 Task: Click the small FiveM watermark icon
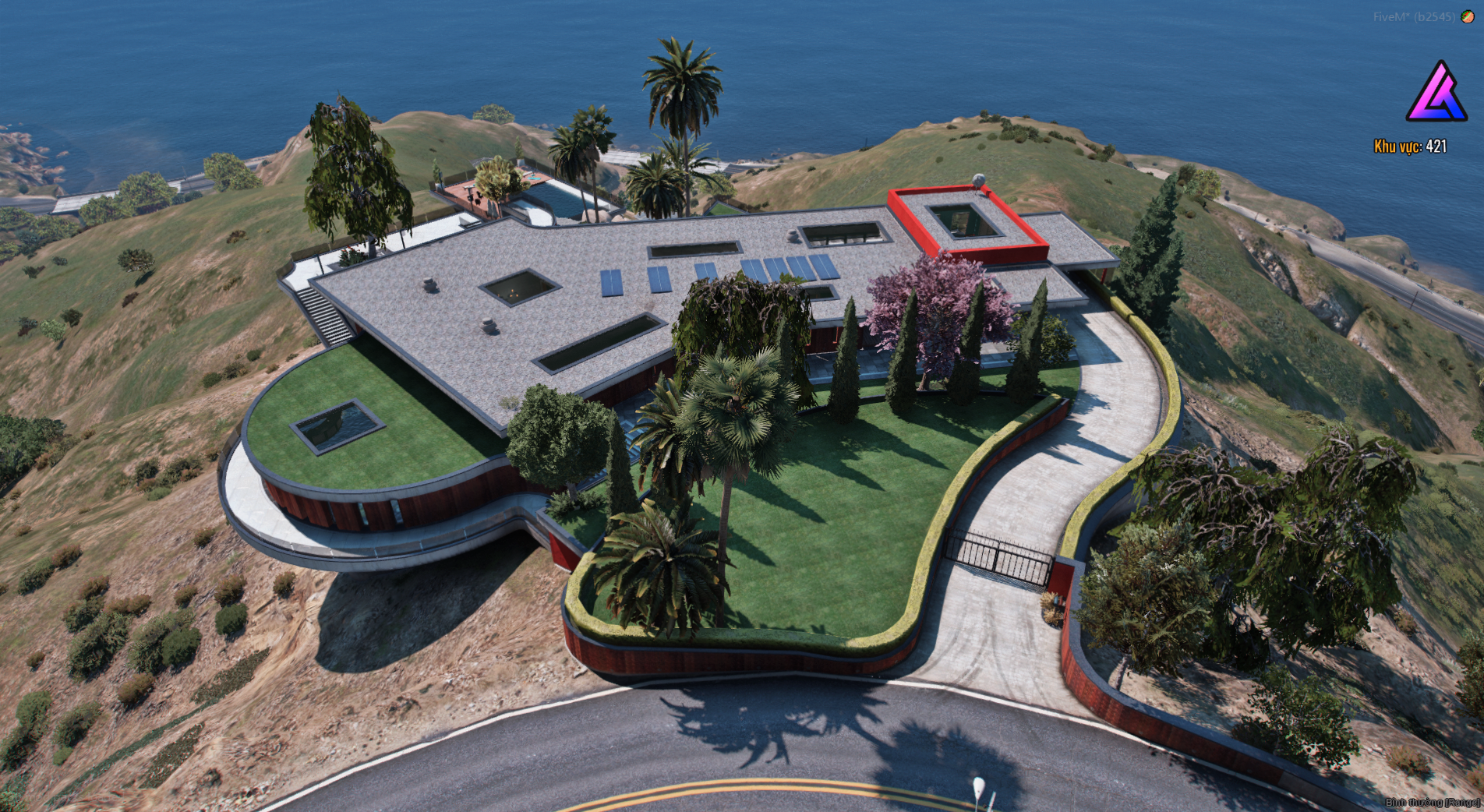click(1467, 16)
